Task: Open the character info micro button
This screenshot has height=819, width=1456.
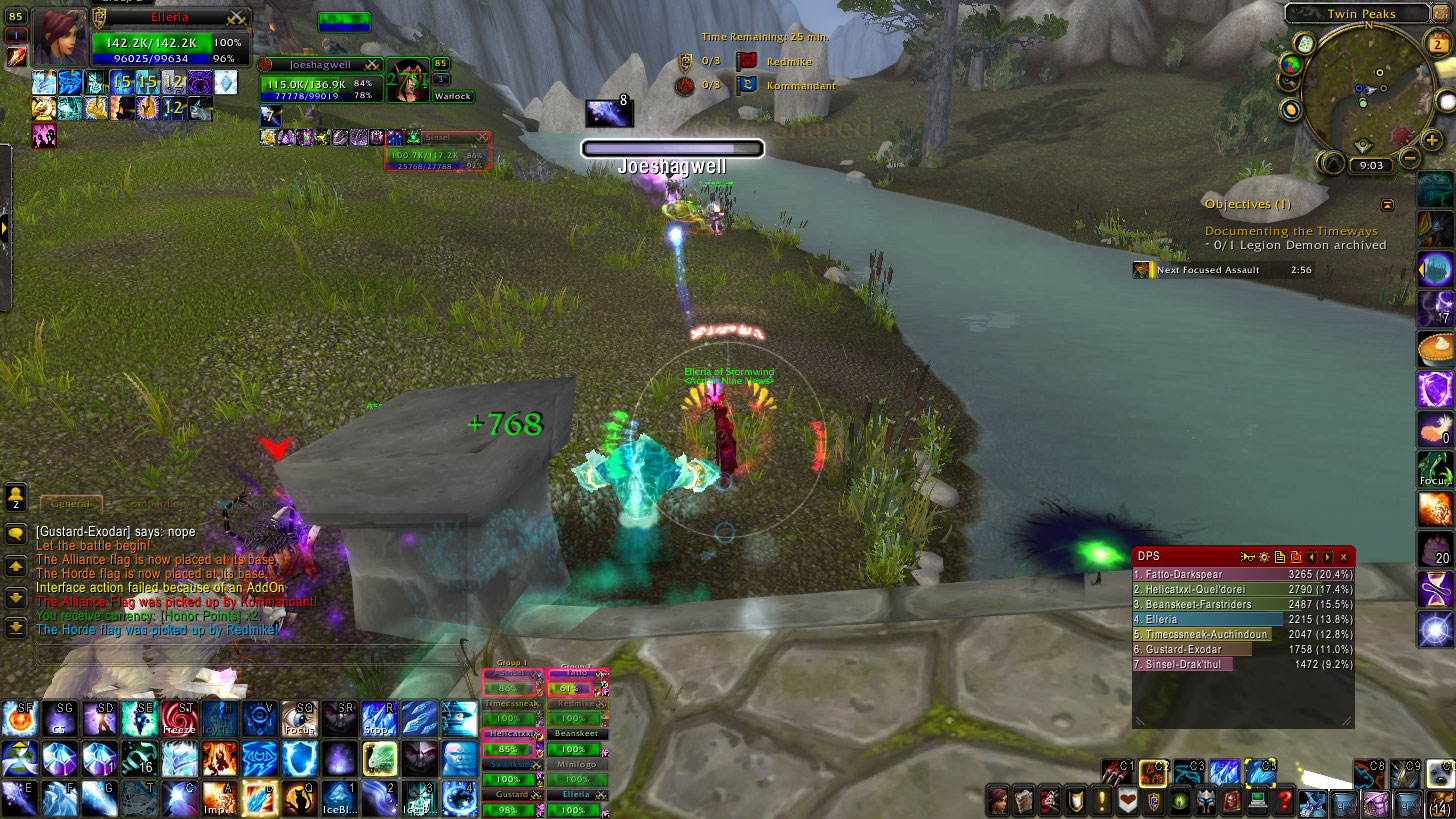Action: click(x=998, y=801)
